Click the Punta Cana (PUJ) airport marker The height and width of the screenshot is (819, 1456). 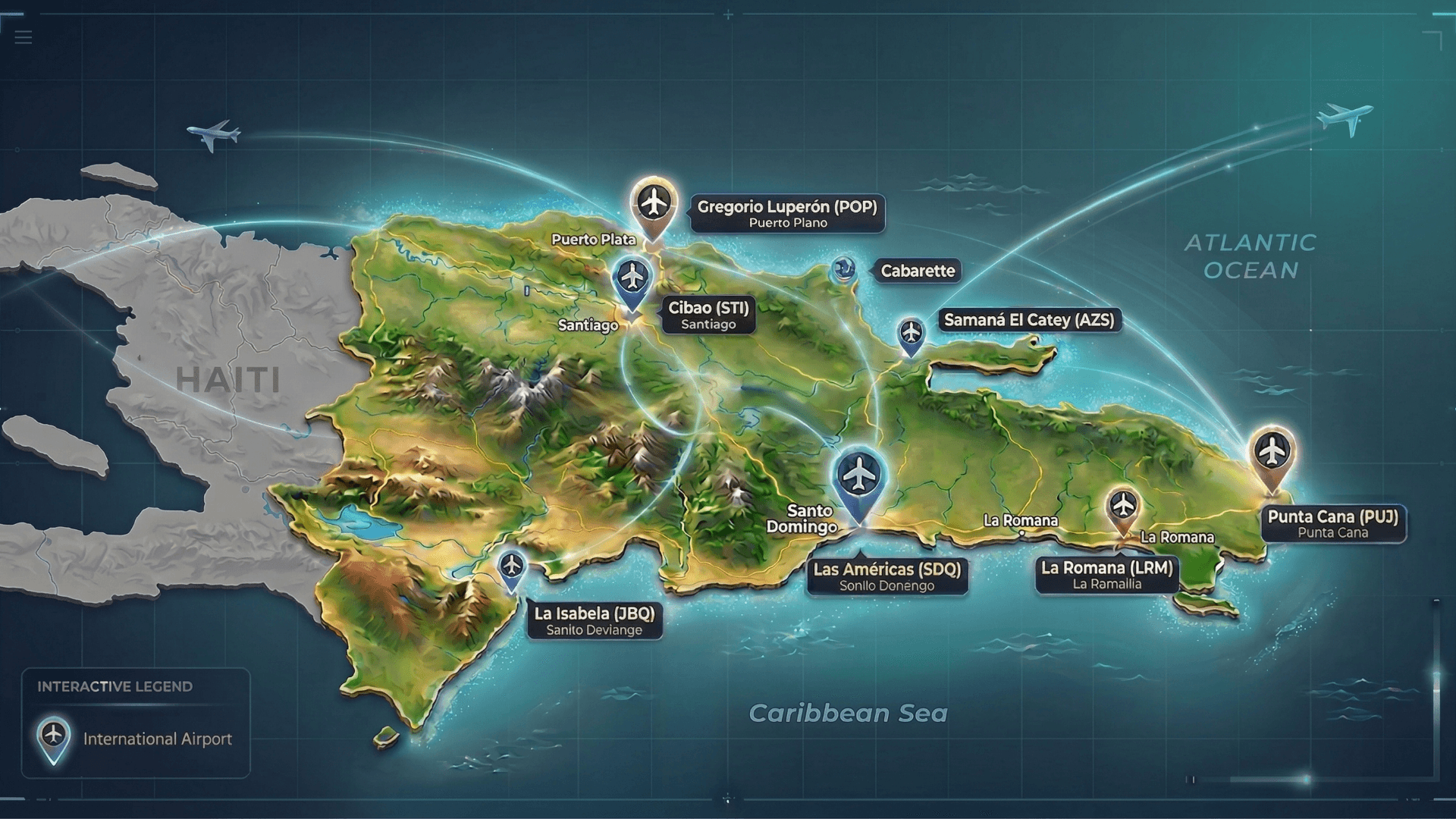tap(1272, 453)
